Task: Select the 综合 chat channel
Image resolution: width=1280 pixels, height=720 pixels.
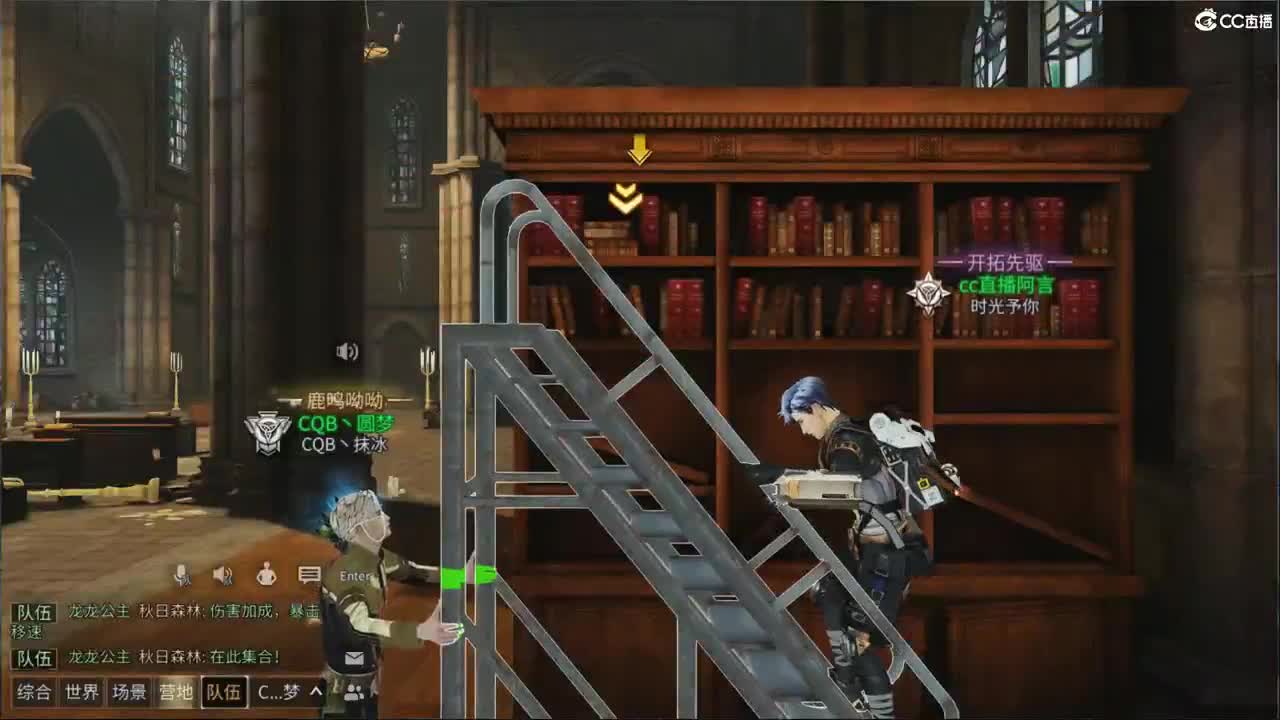Action: (x=33, y=691)
